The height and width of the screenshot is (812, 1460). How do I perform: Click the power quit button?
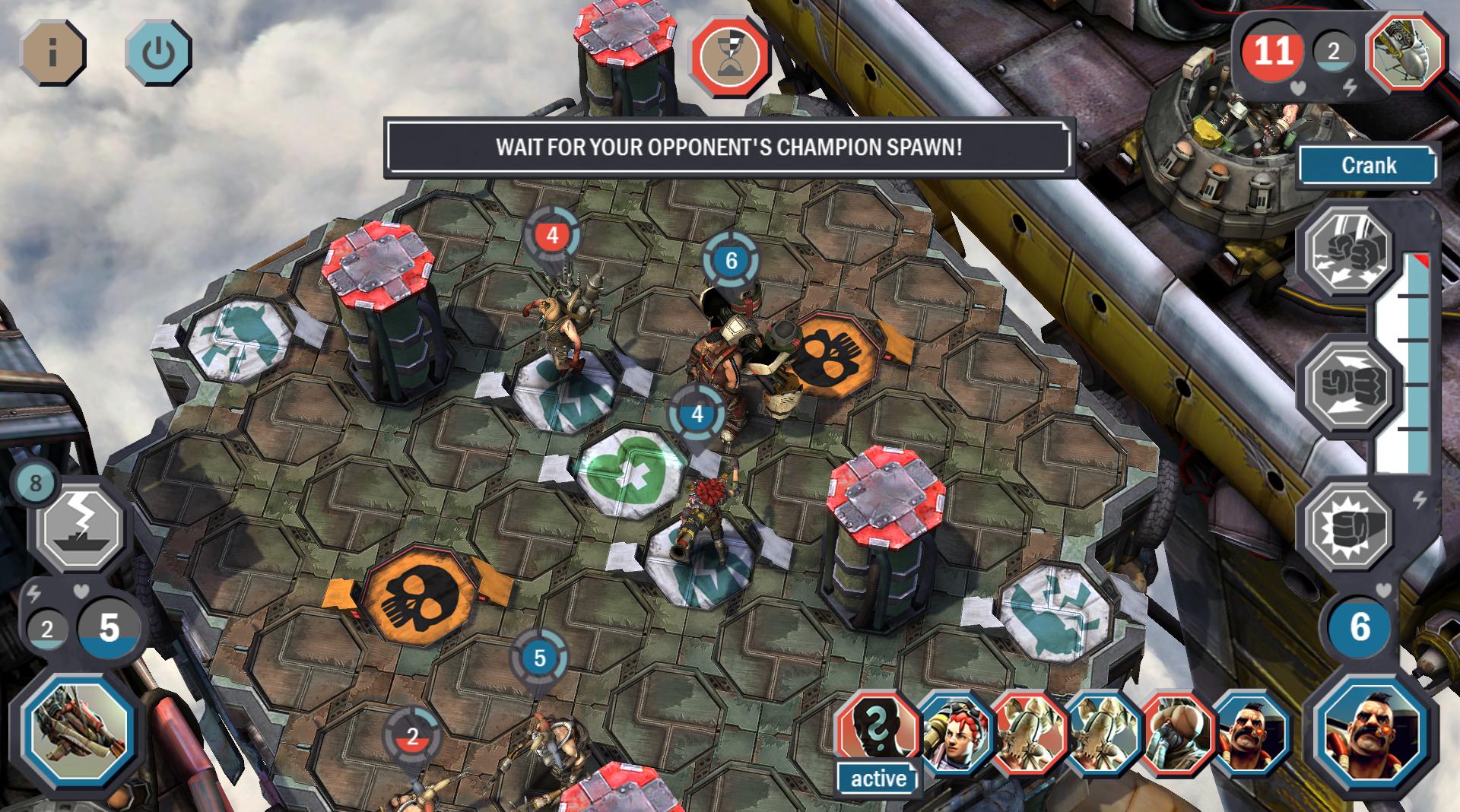[x=158, y=52]
